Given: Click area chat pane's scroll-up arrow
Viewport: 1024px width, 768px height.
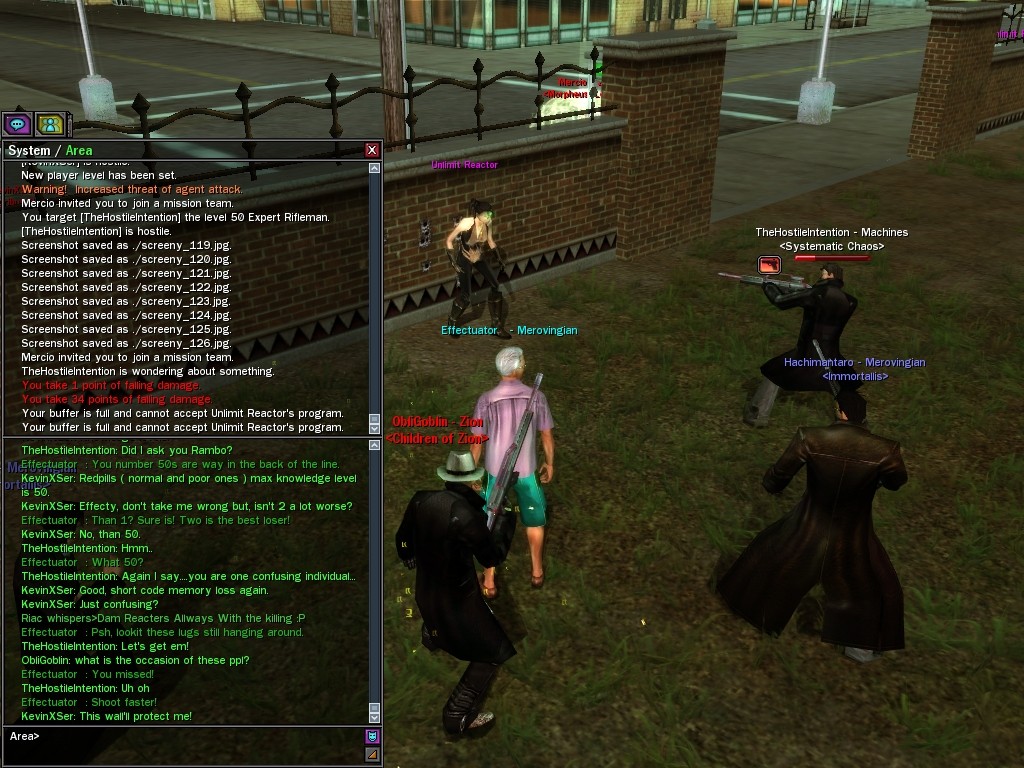Looking at the screenshot, I should coord(375,444).
